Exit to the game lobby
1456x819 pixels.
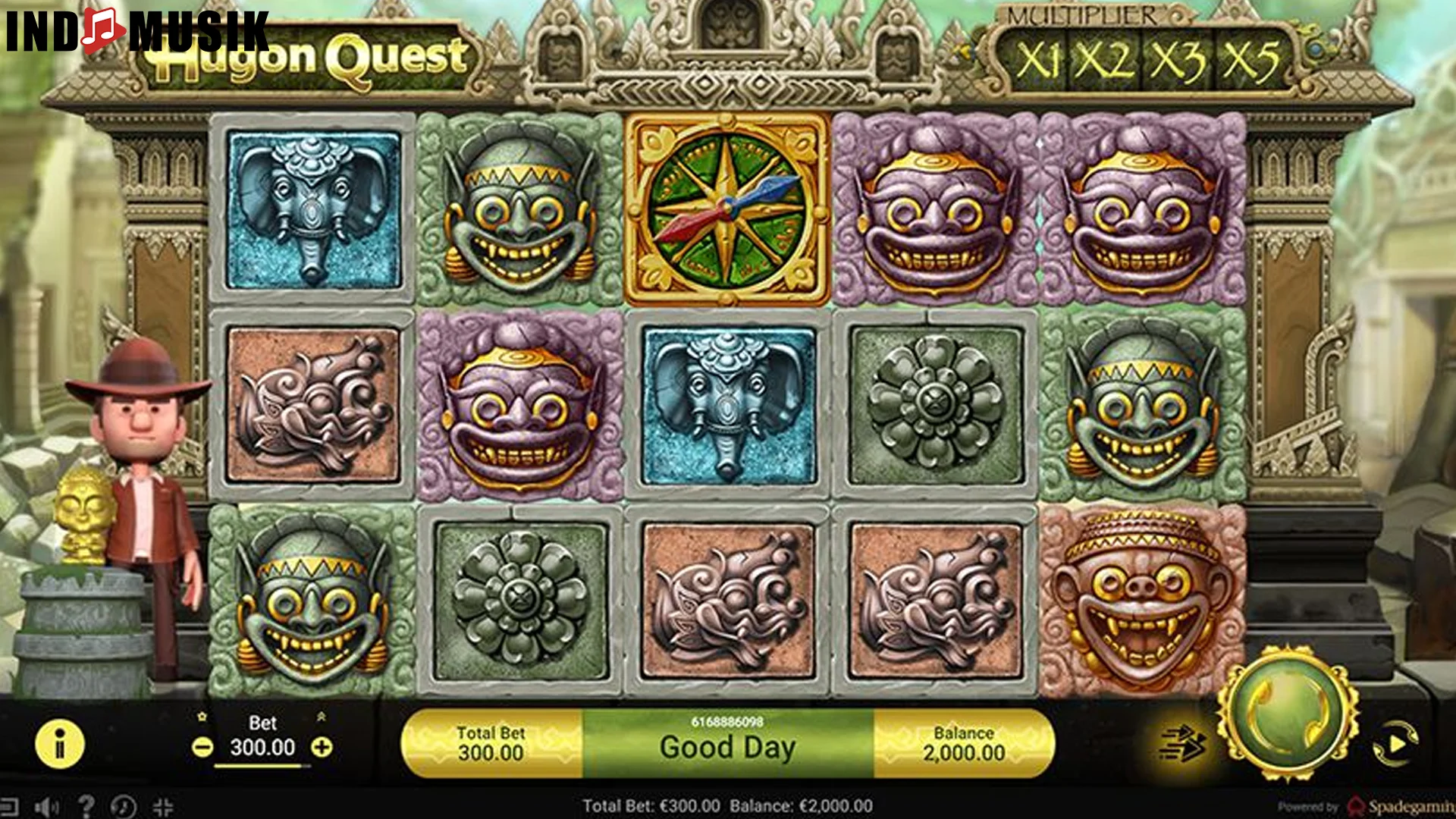point(11,805)
